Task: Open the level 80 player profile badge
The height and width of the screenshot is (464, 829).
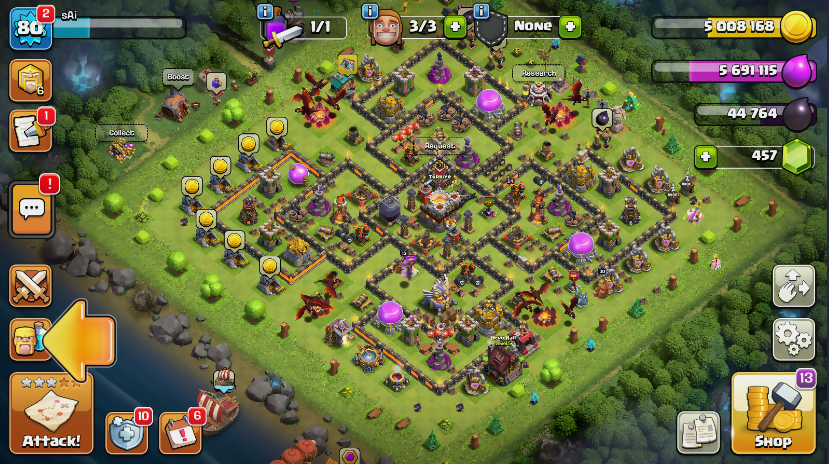Action: [x=30, y=28]
